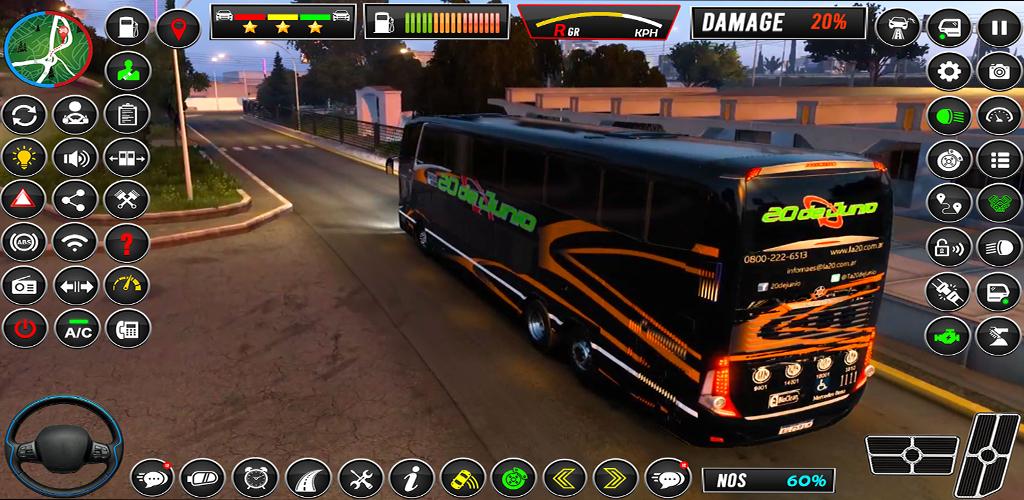Click the red question mark help icon

127,242
